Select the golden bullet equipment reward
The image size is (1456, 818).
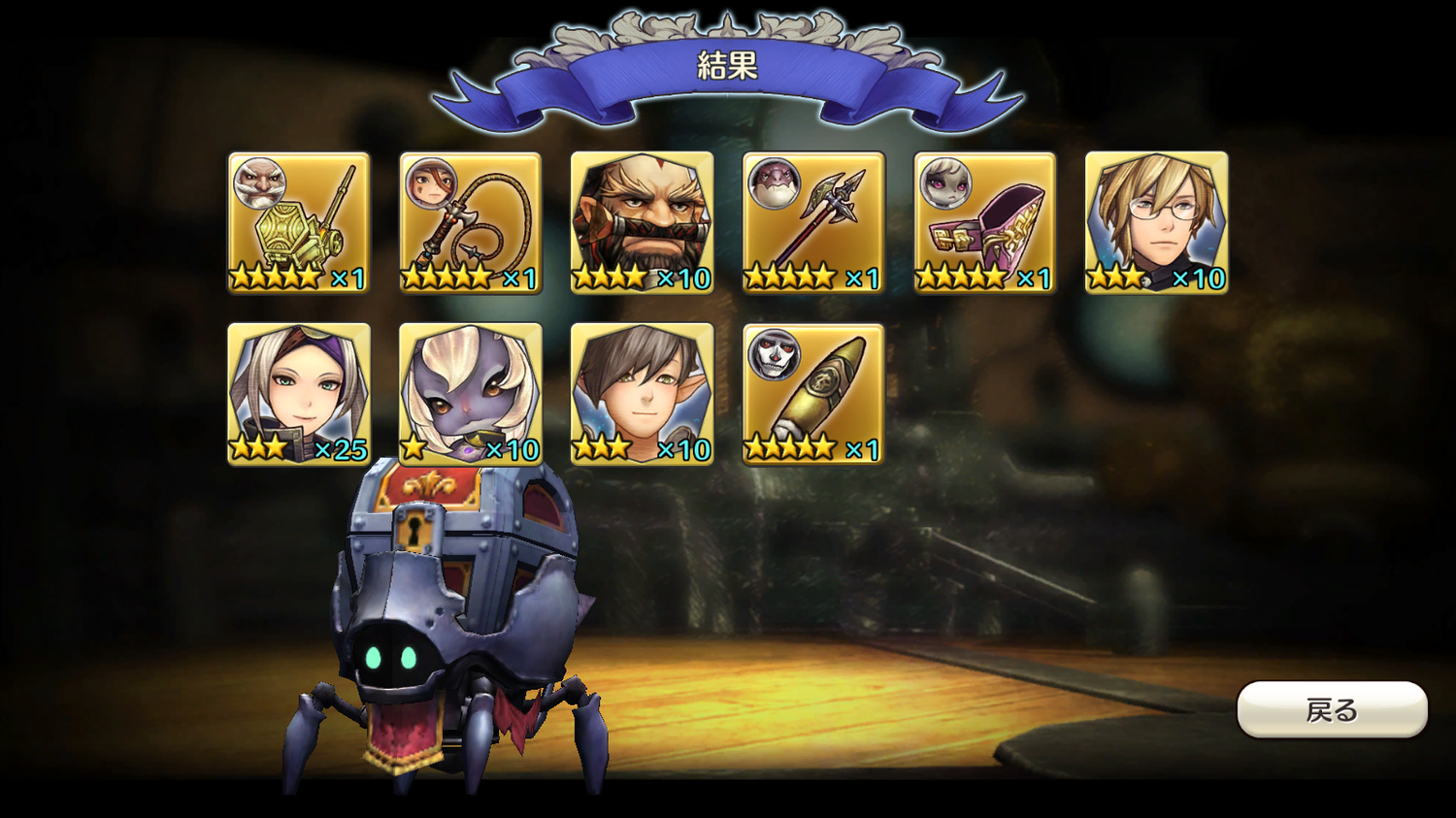(813, 394)
